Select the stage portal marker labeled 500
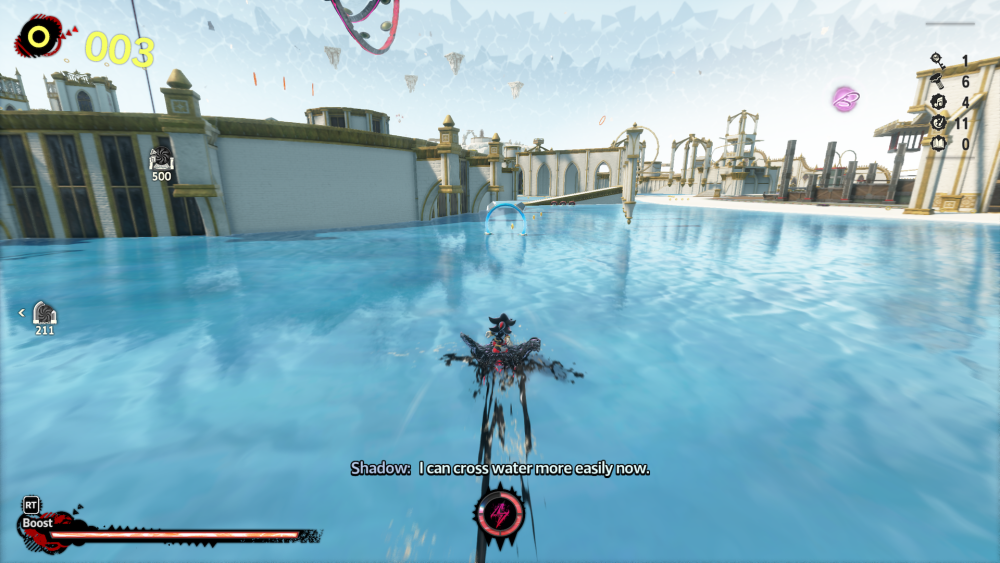The width and height of the screenshot is (1000, 563). 161,160
